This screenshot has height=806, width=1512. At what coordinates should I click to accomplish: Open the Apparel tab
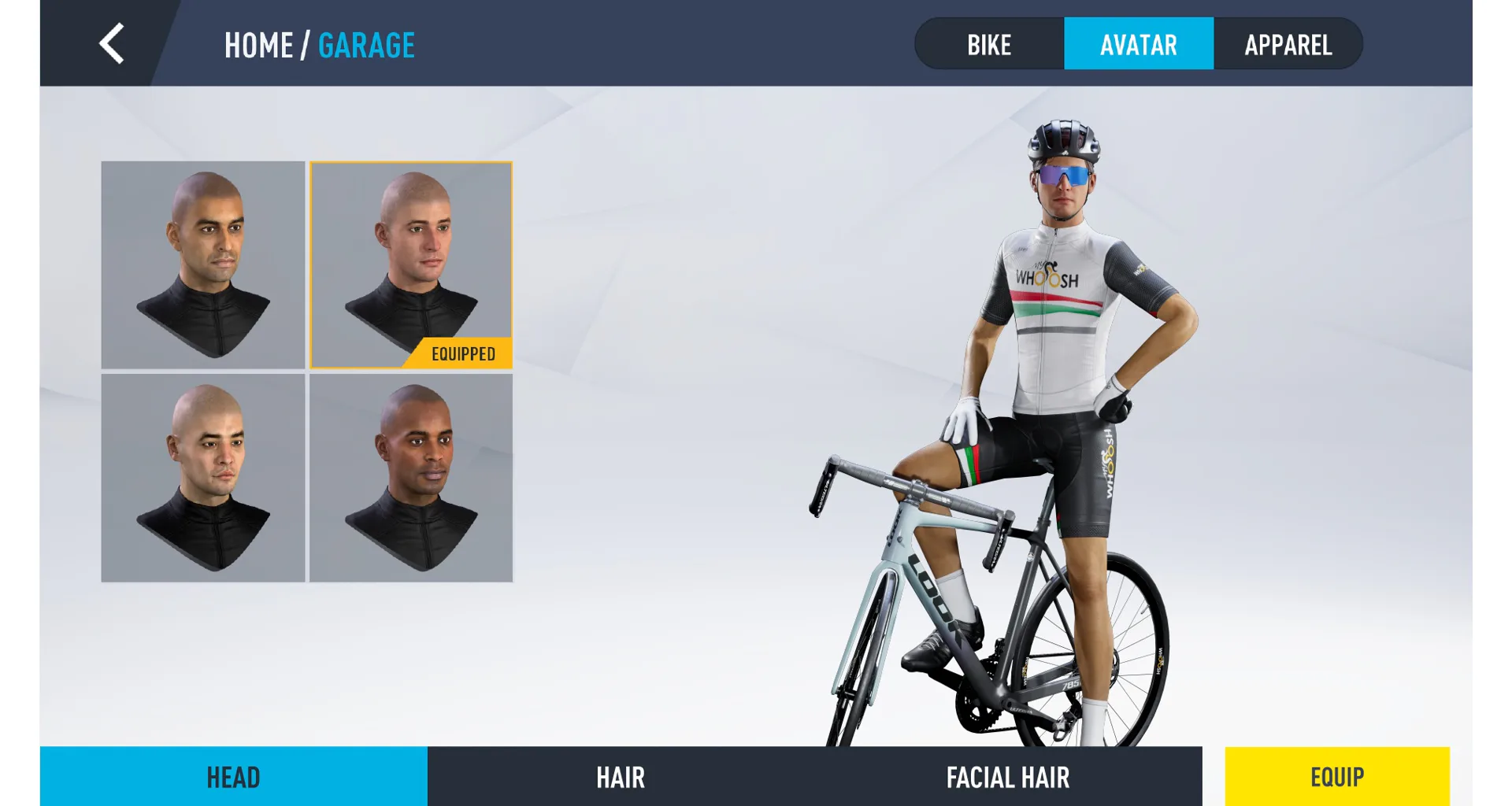(x=1288, y=45)
